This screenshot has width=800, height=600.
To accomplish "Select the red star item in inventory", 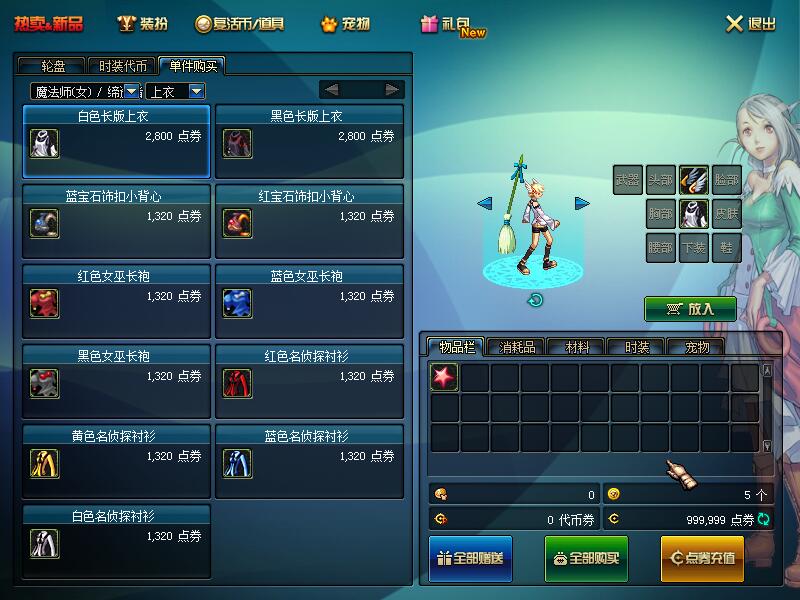I will point(444,377).
